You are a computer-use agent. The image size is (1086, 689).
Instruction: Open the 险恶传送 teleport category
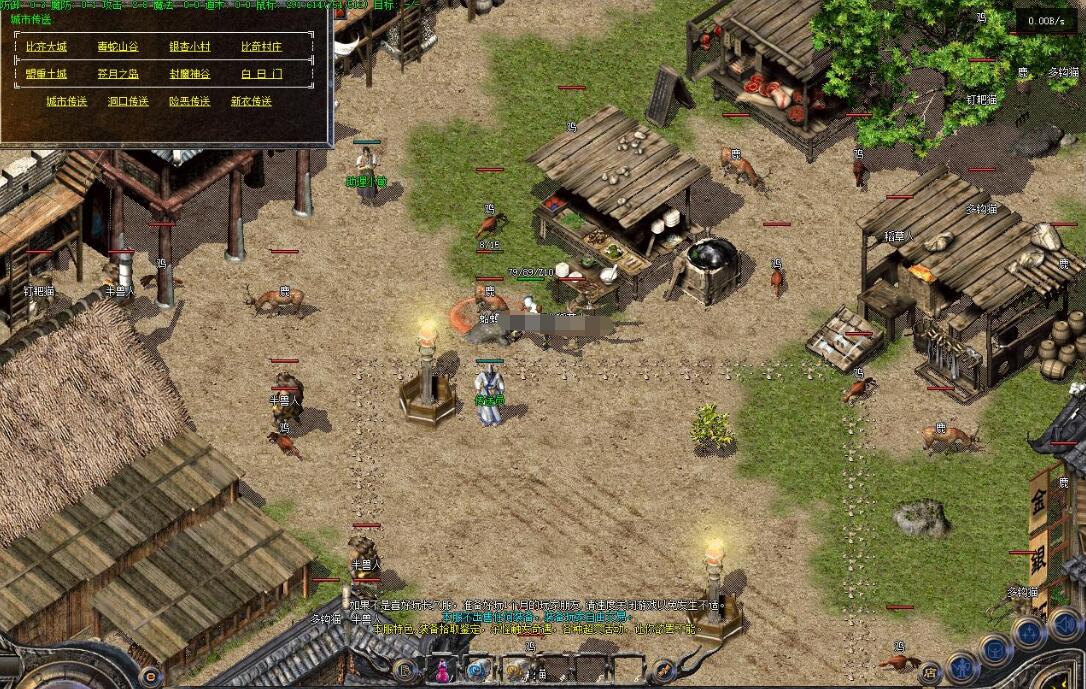tap(189, 101)
